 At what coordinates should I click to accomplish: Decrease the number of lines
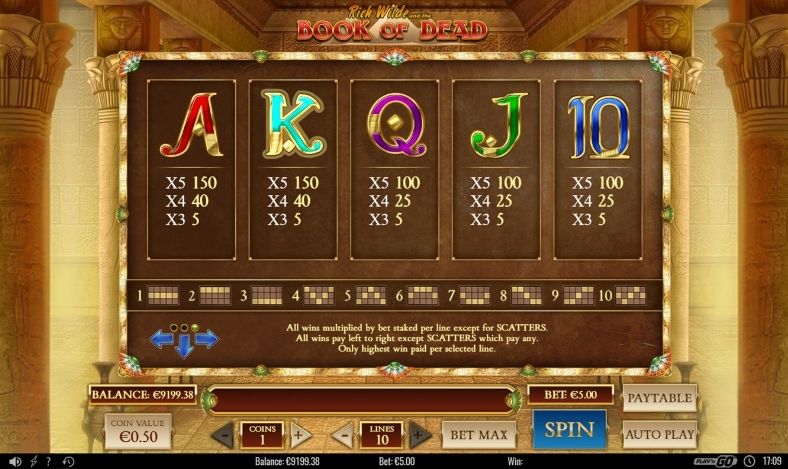343,435
